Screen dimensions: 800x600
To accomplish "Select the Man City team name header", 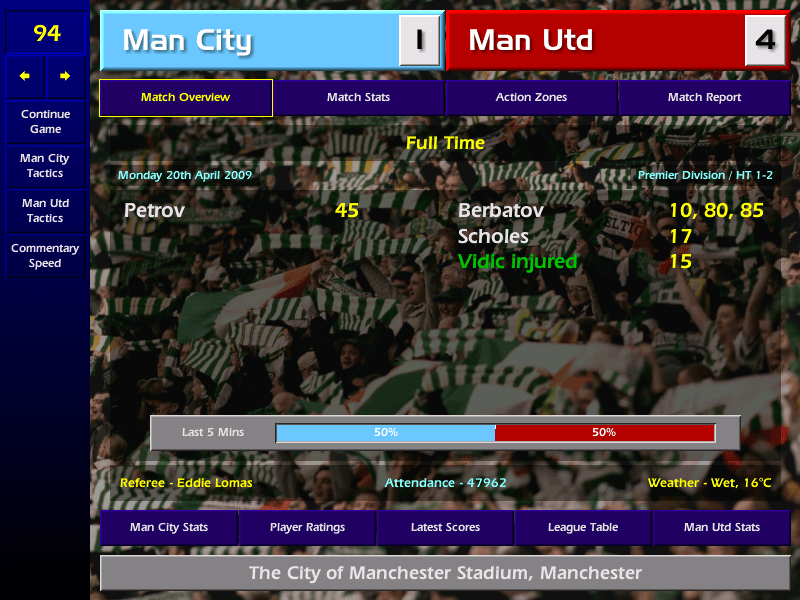I will (x=250, y=40).
